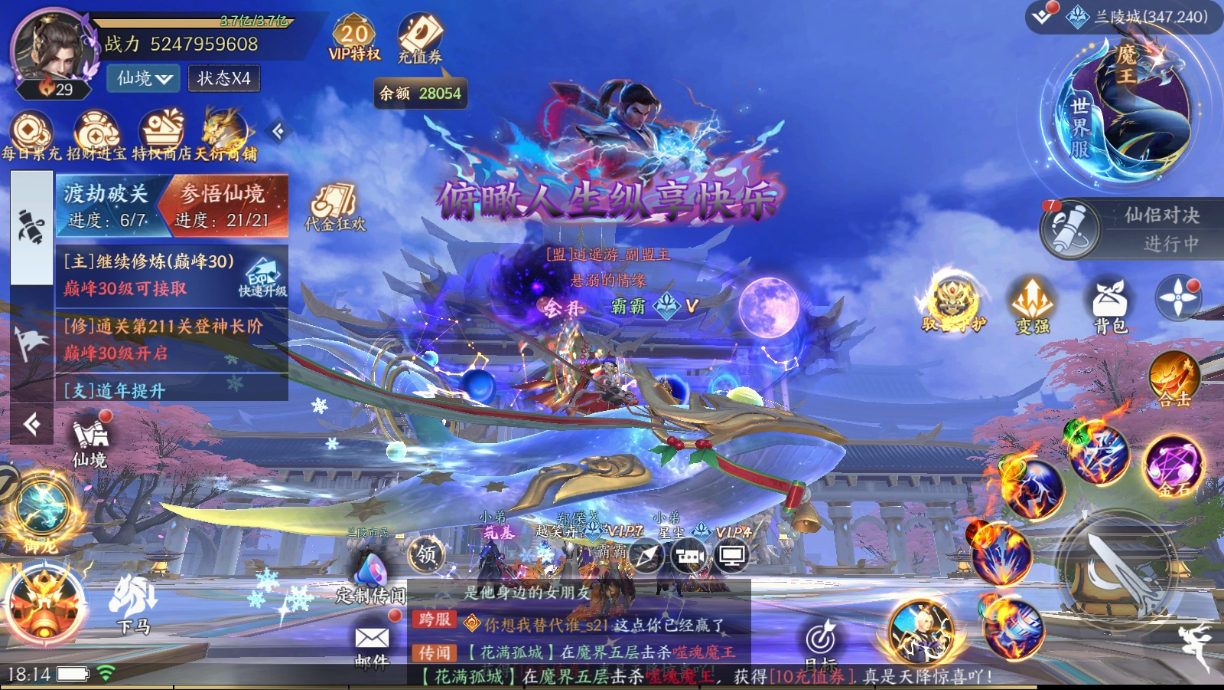1224x690 pixels.
Task: Open the 邮件 mail icon
Action: pos(371,643)
